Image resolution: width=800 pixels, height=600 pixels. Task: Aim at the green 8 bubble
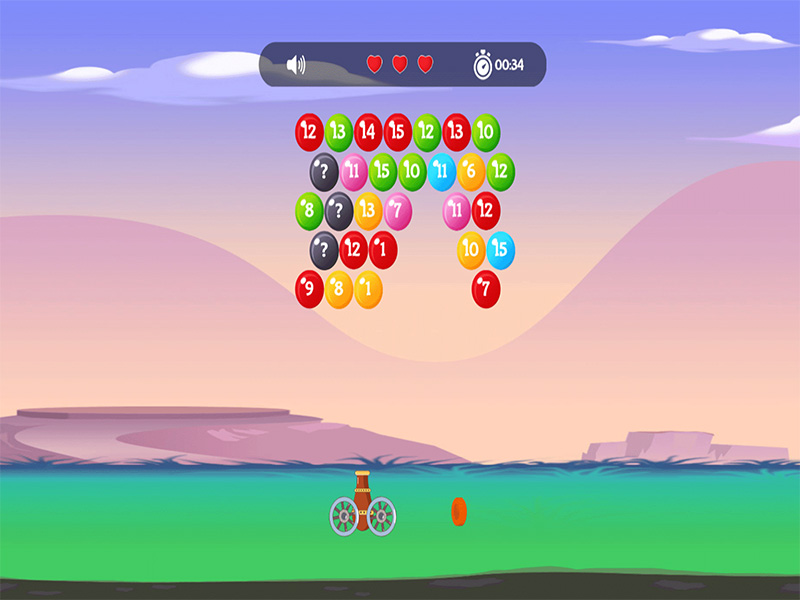coord(309,211)
